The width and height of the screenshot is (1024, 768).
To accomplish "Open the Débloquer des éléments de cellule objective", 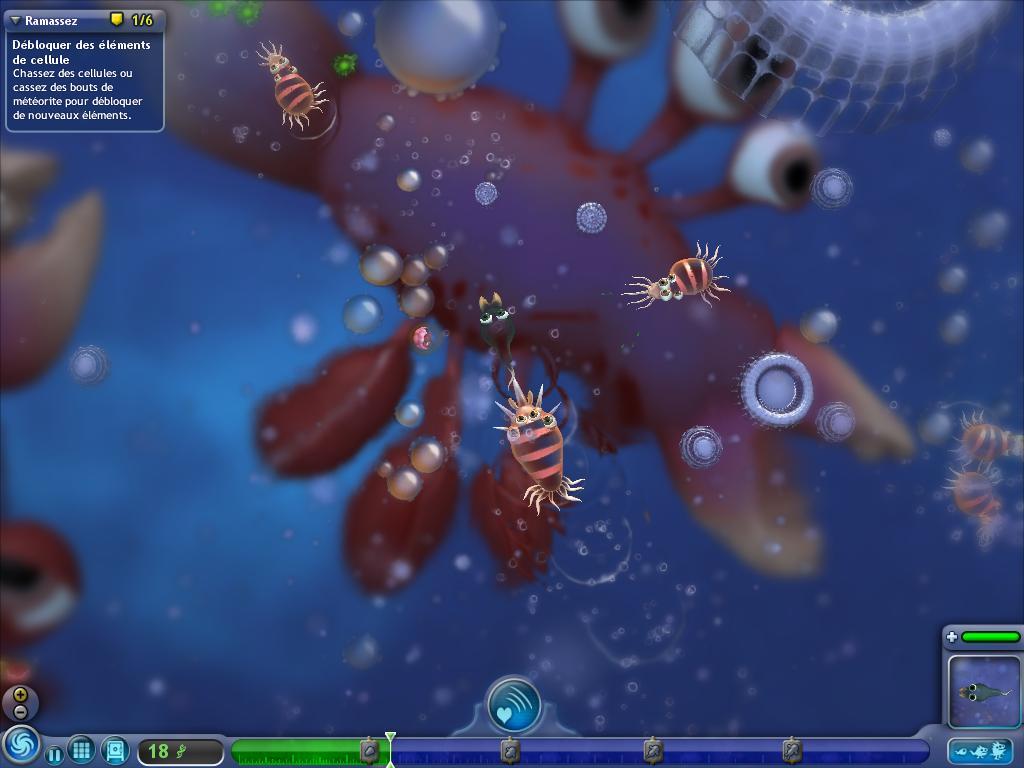I will (81, 52).
